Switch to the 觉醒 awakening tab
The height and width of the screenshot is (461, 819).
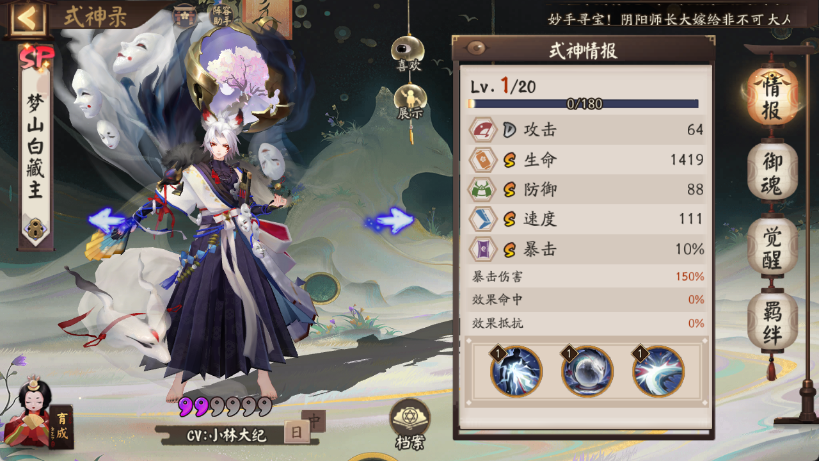tap(772, 246)
